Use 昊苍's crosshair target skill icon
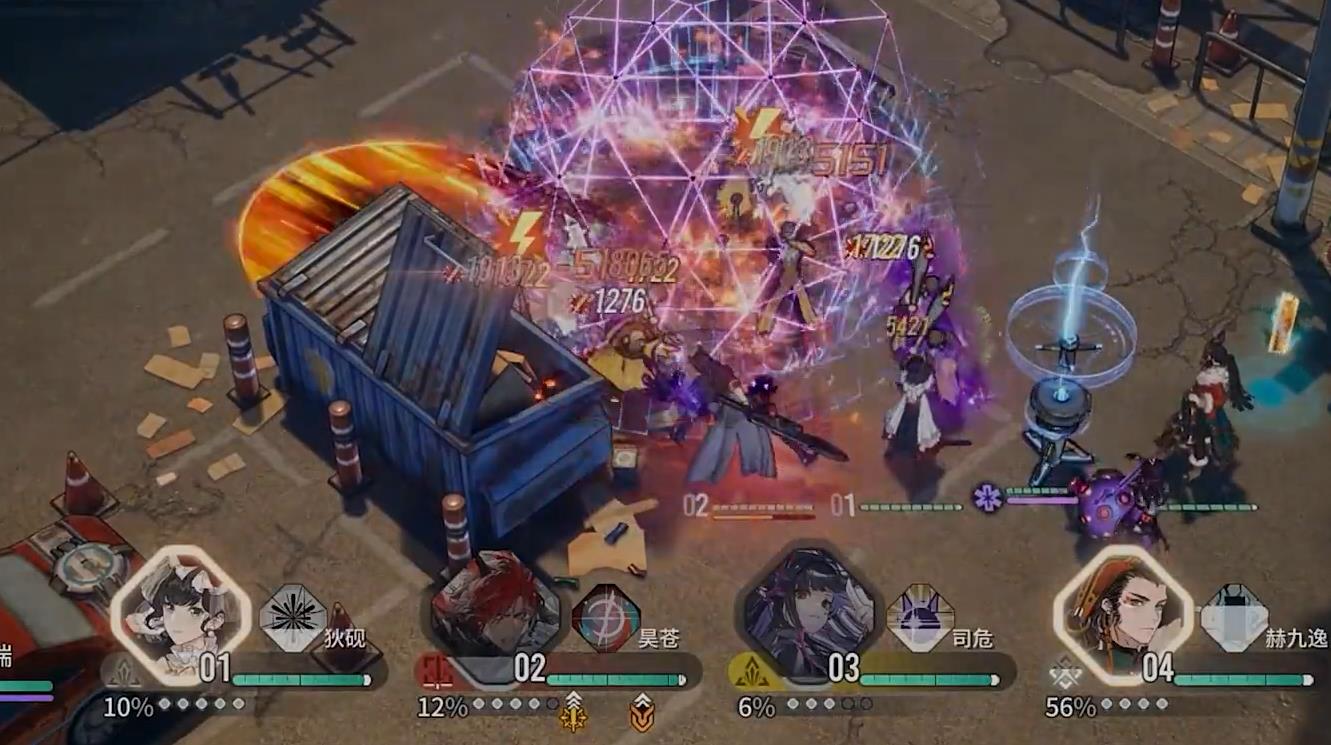 tap(606, 618)
